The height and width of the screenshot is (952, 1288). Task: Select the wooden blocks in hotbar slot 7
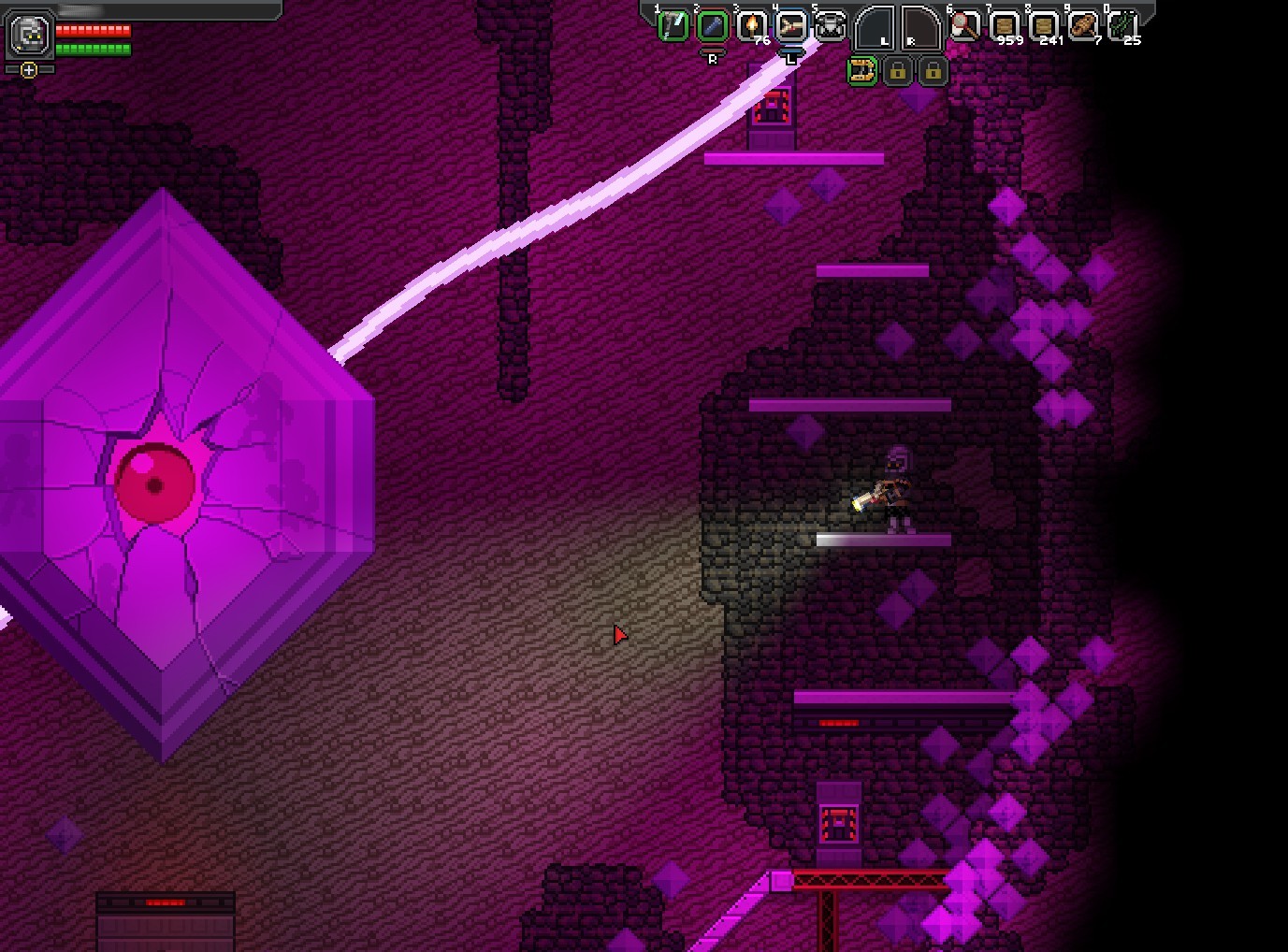1006,24
